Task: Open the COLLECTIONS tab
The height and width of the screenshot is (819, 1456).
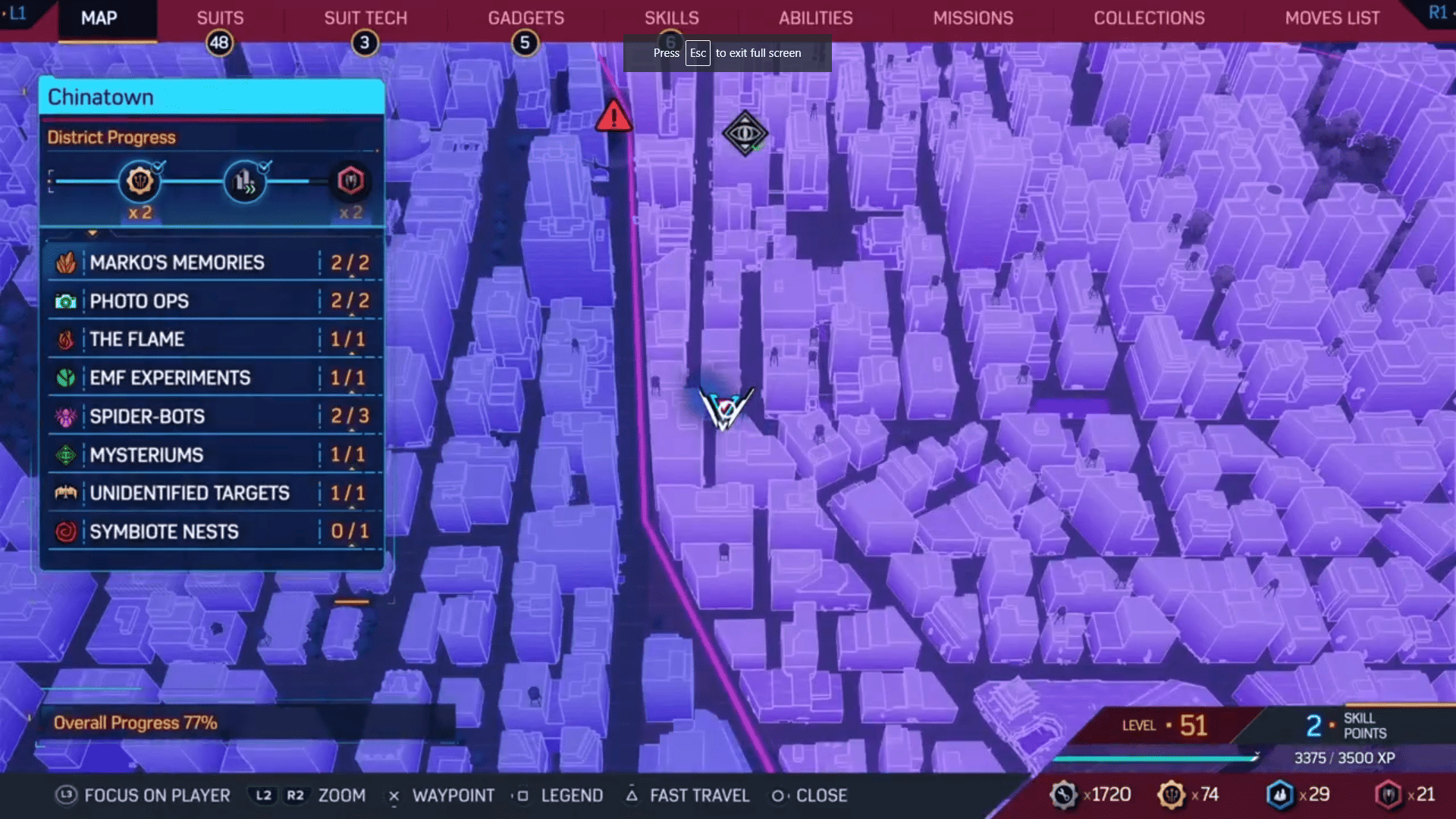Action: coord(1149,17)
